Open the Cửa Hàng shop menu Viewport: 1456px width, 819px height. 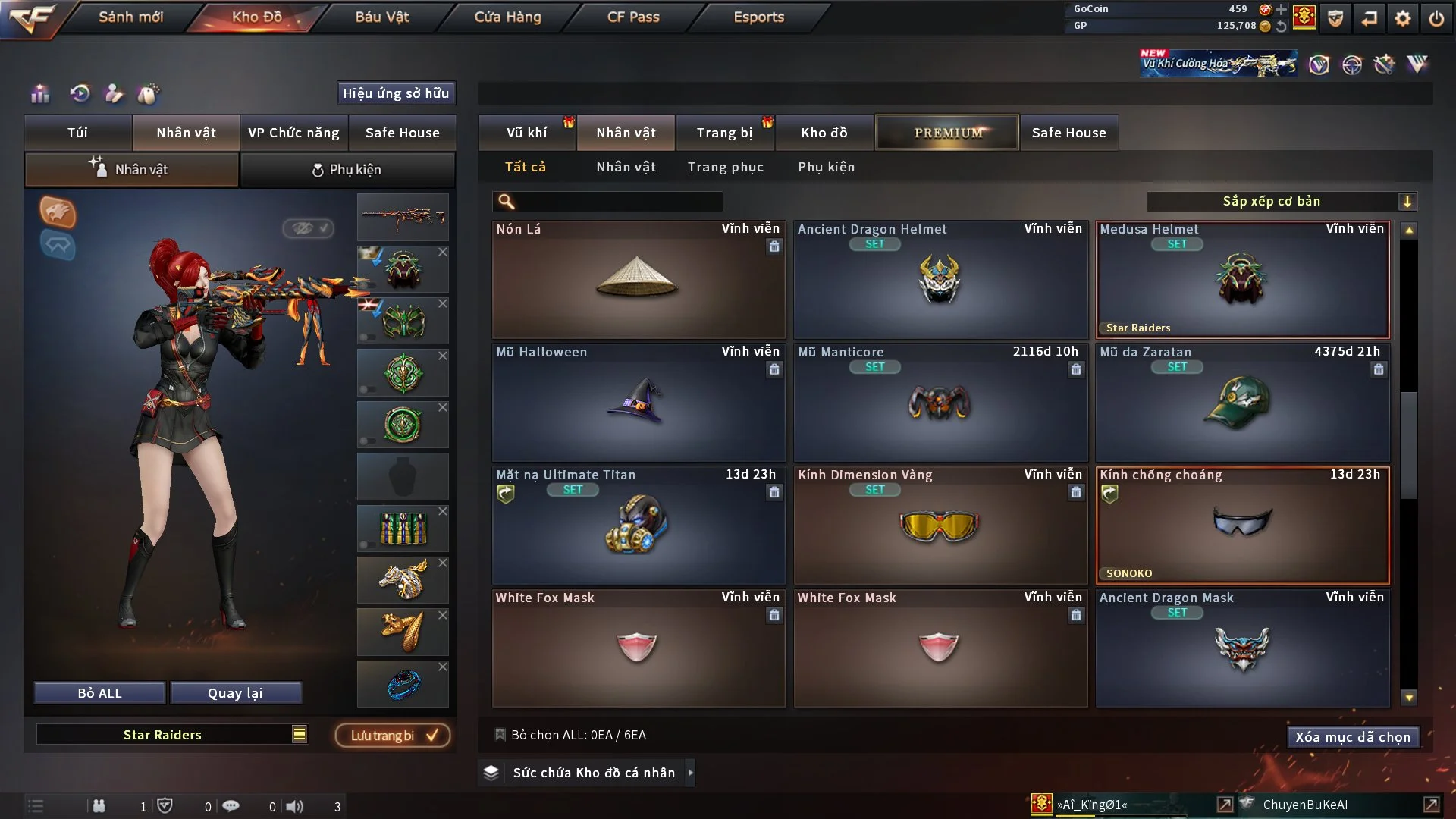pos(507,17)
